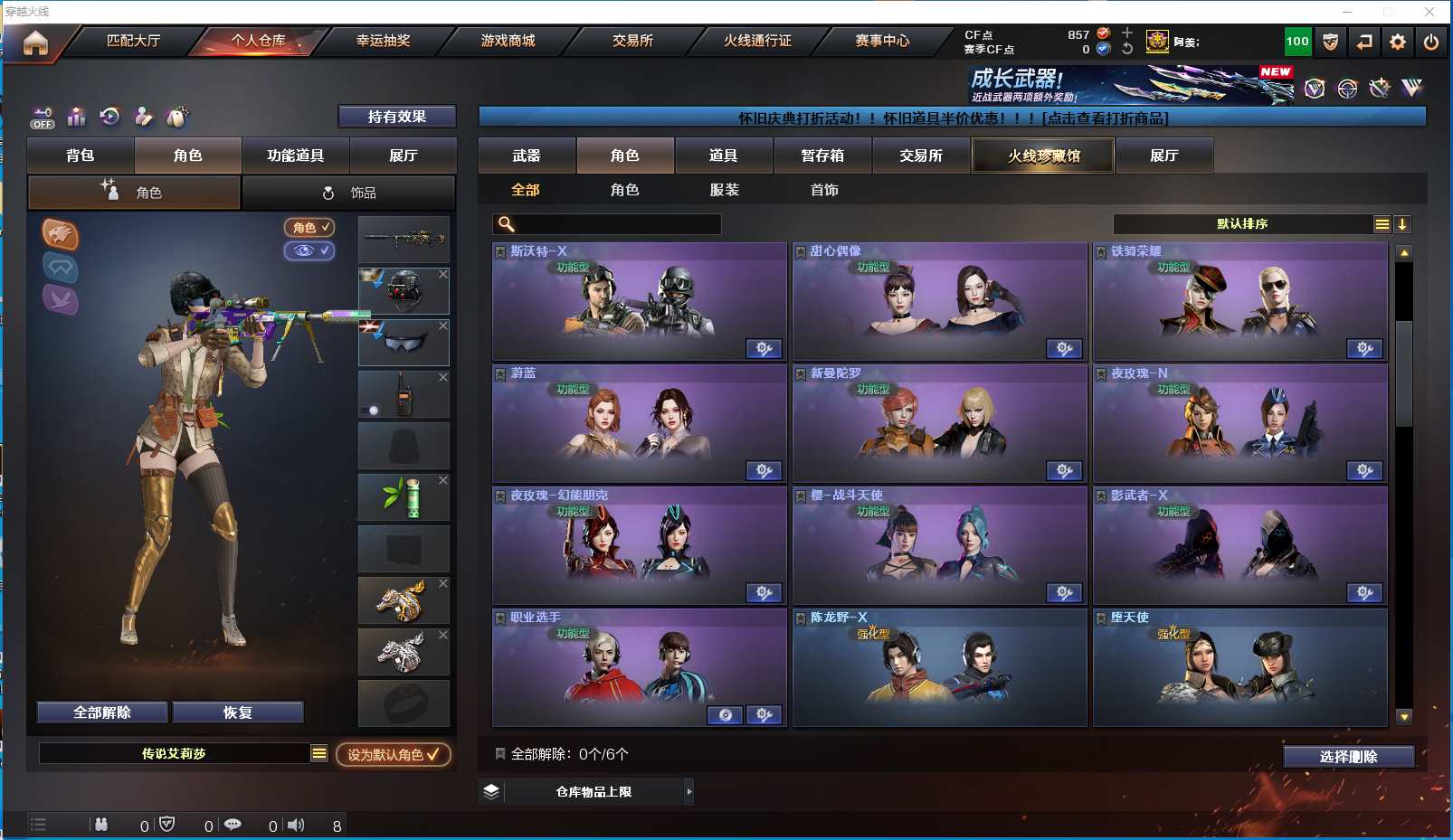This screenshot has height=840, width=1453.
Task: Choose the 选择删除 select delete button
Action: pyautogui.click(x=1348, y=757)
